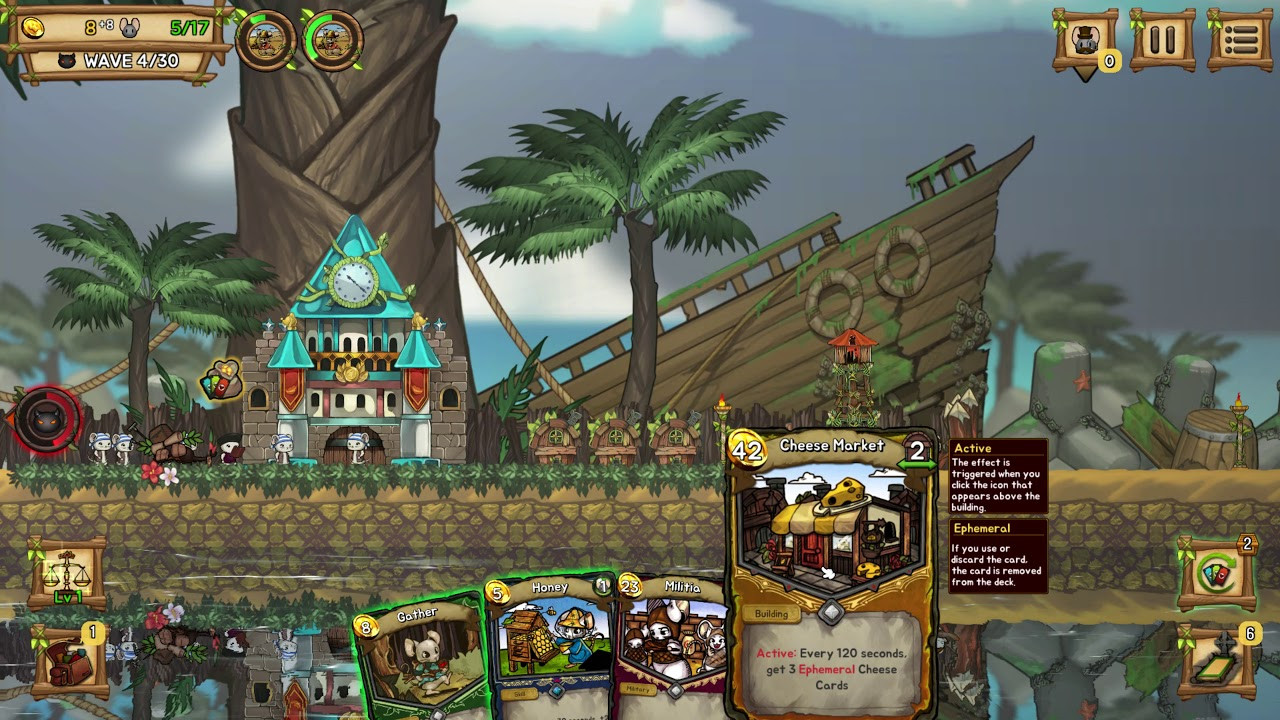Click the red cat wave indicator
The image size is (1280, 720).
pos(46,420)
